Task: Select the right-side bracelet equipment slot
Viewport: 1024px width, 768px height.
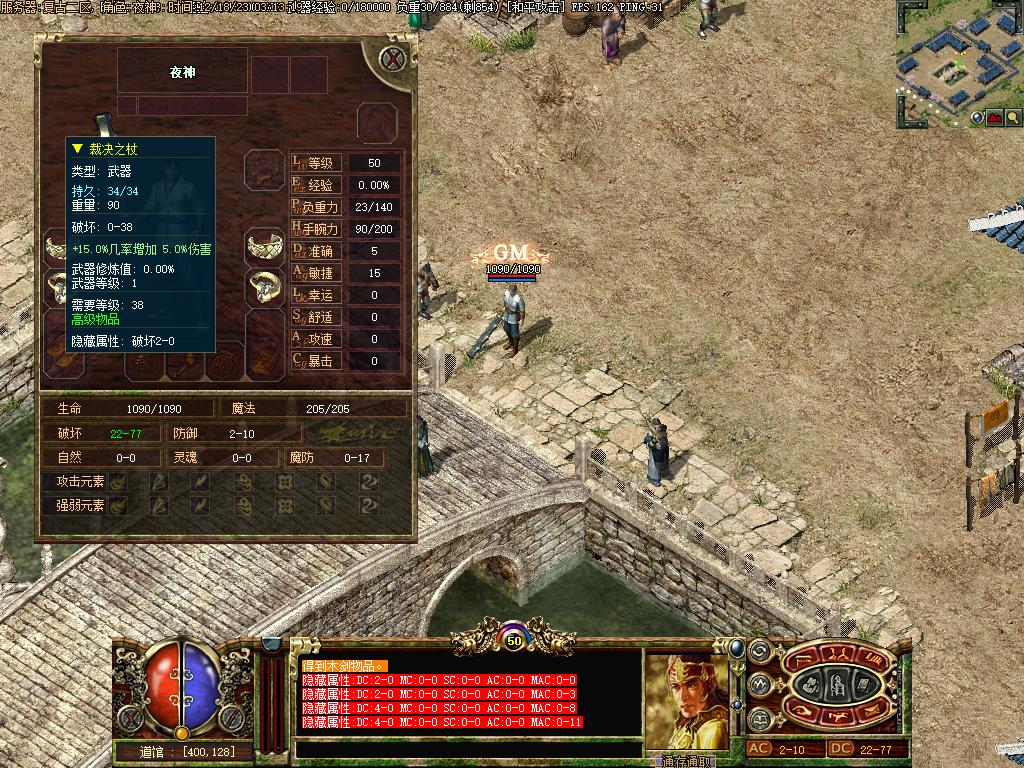Action: [265, 244]
